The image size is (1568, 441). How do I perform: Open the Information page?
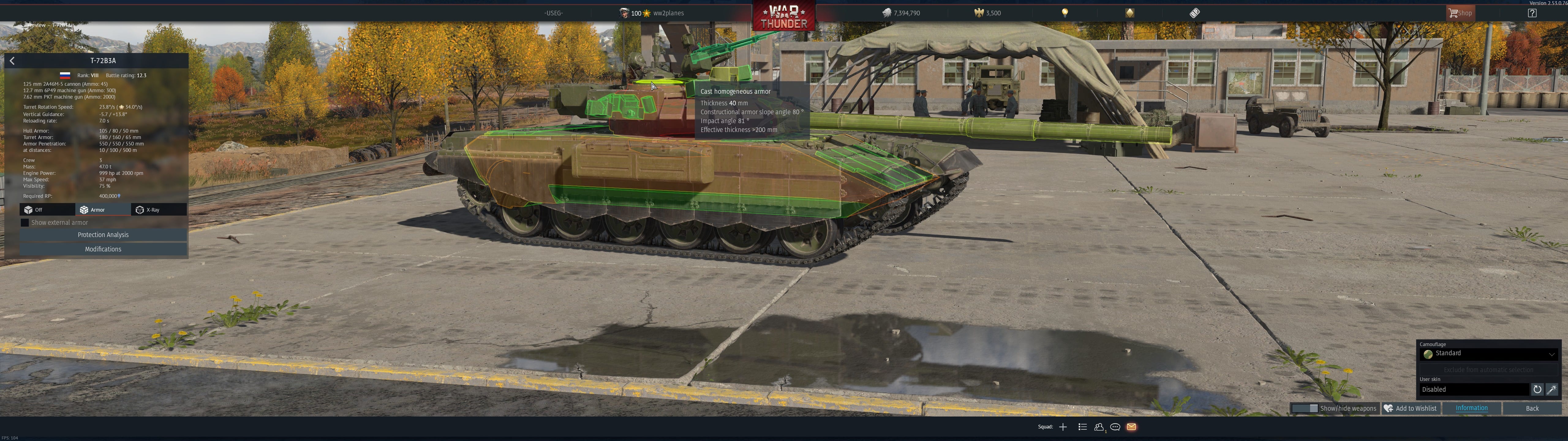pyautogui.click(x=1471, y=409)
